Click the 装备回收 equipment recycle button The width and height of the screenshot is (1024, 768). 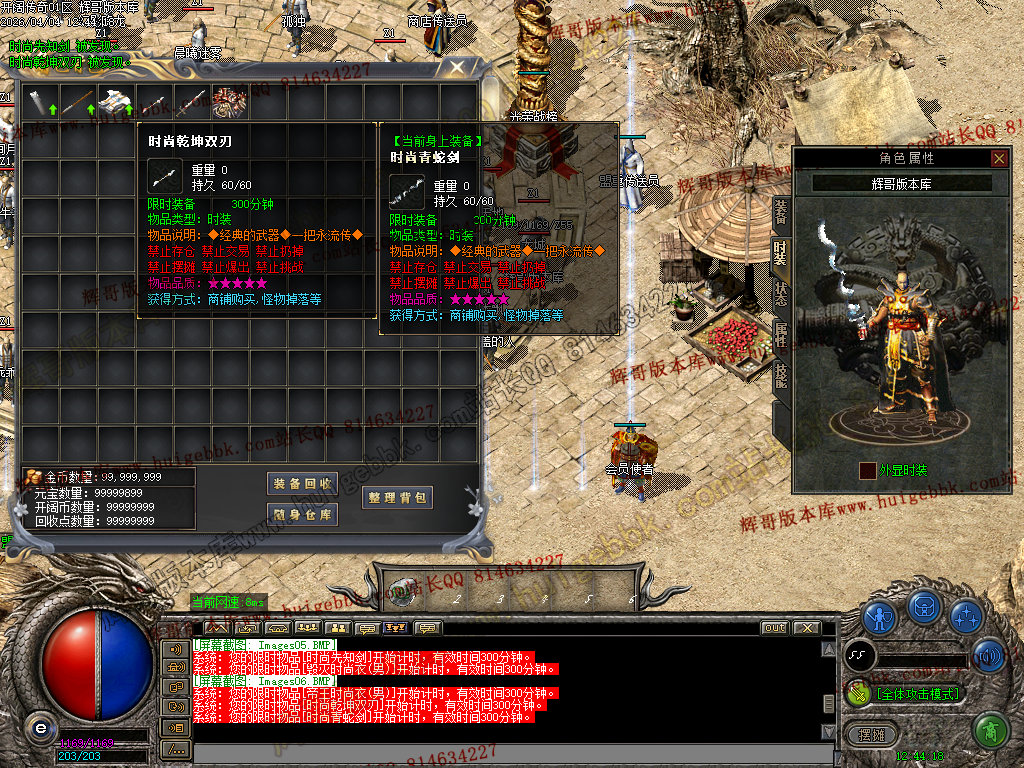[x=302, y=483]
